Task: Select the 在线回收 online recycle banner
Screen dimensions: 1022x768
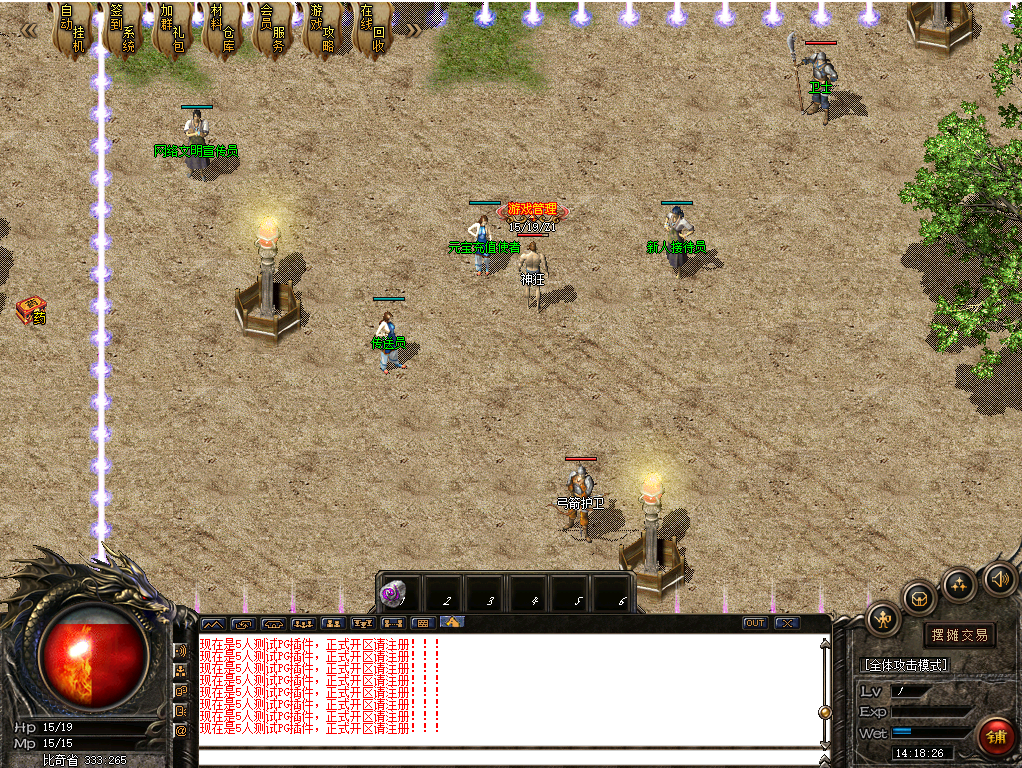Action: (x=371, y=30)
